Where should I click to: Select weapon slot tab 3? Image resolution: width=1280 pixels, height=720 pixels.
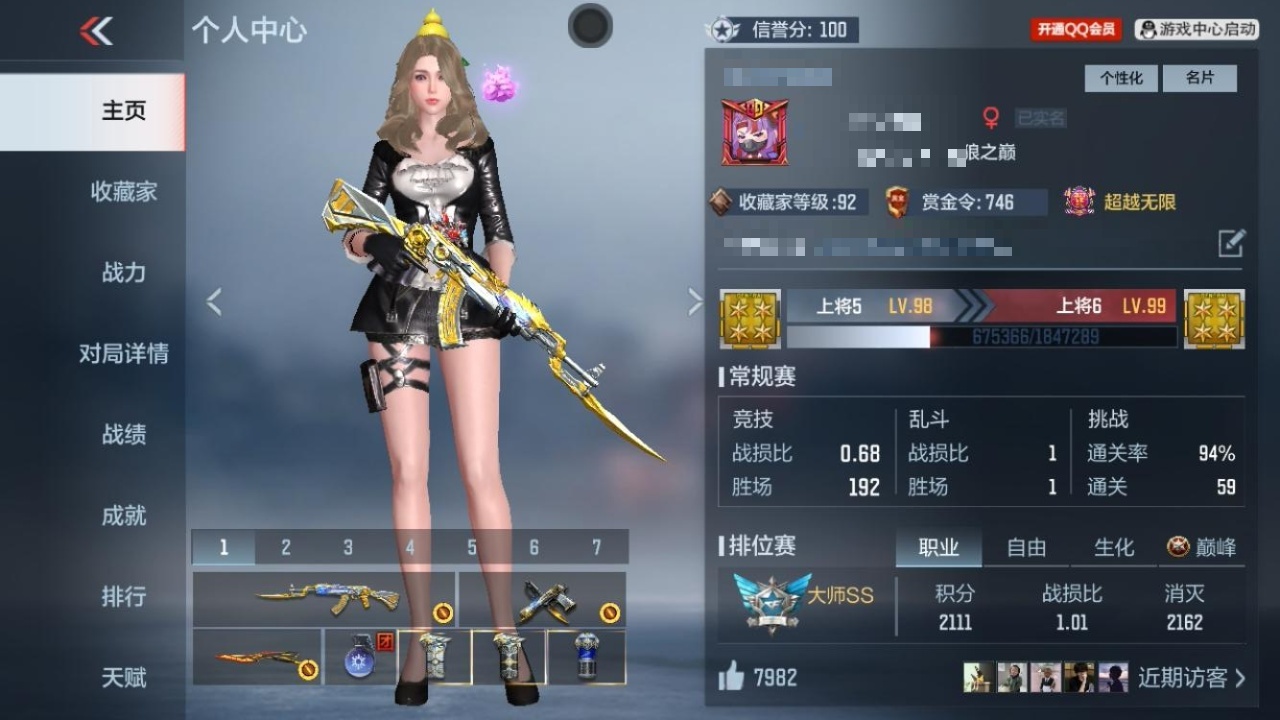[x=347, y=547]
